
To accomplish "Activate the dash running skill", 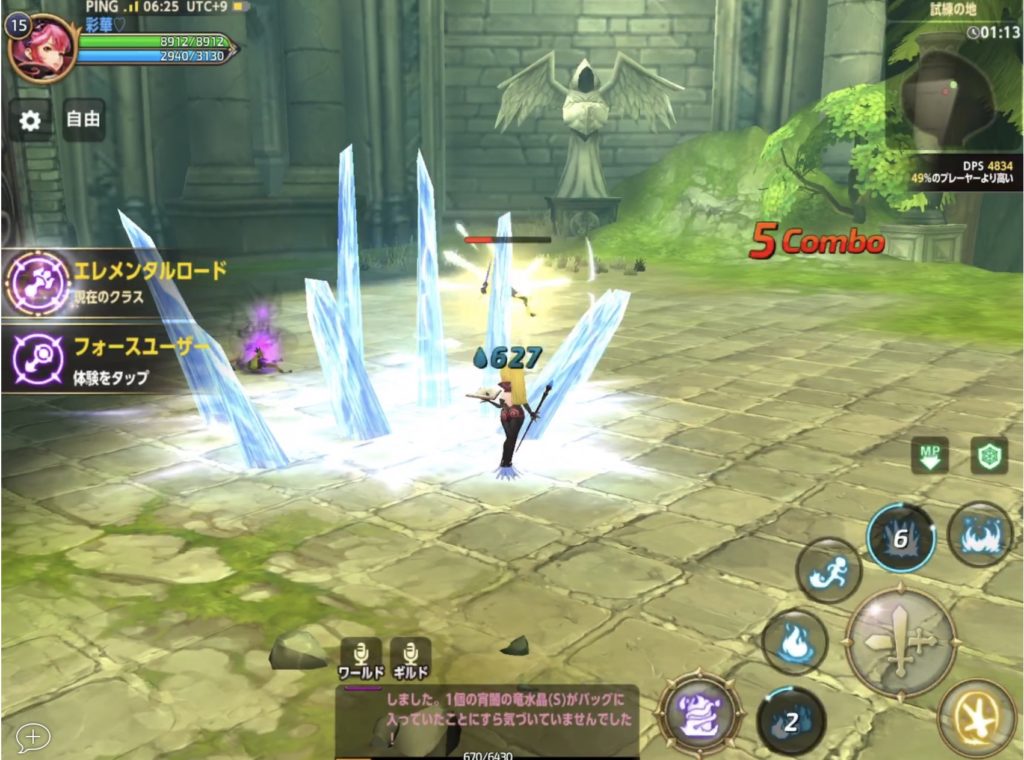I will click(x=828, y=570).
